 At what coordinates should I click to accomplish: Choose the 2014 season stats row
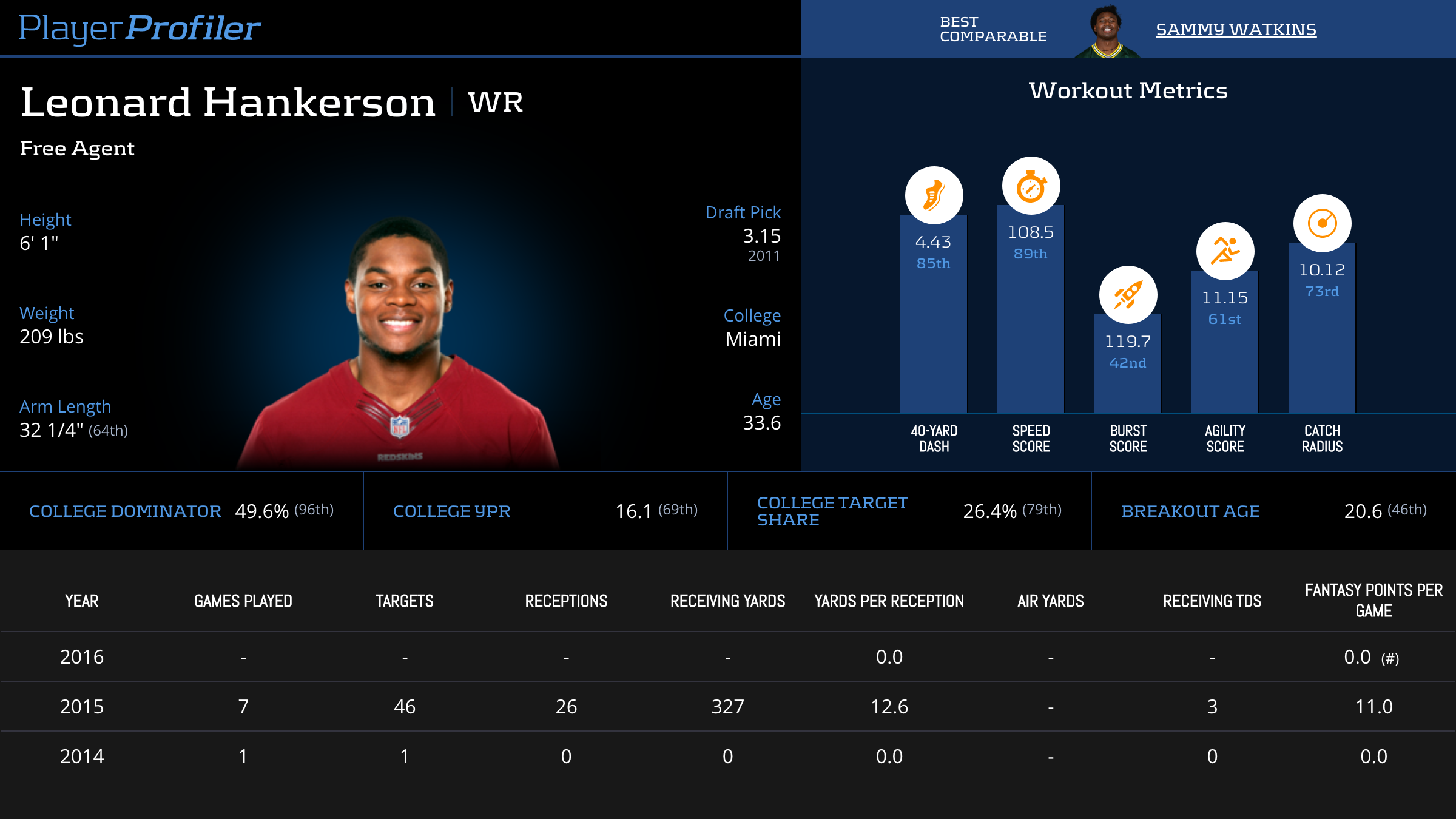728,757
